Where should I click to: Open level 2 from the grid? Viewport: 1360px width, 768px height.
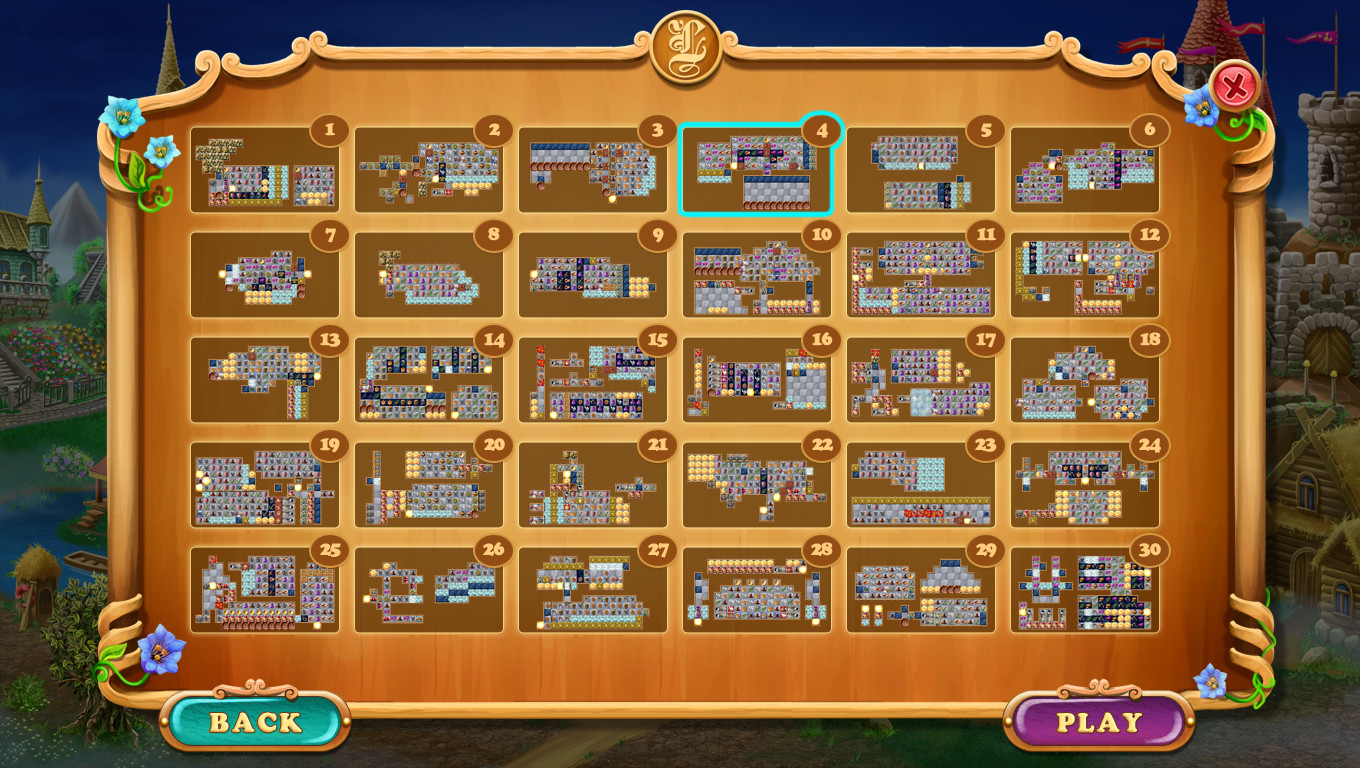click(429, 172)
